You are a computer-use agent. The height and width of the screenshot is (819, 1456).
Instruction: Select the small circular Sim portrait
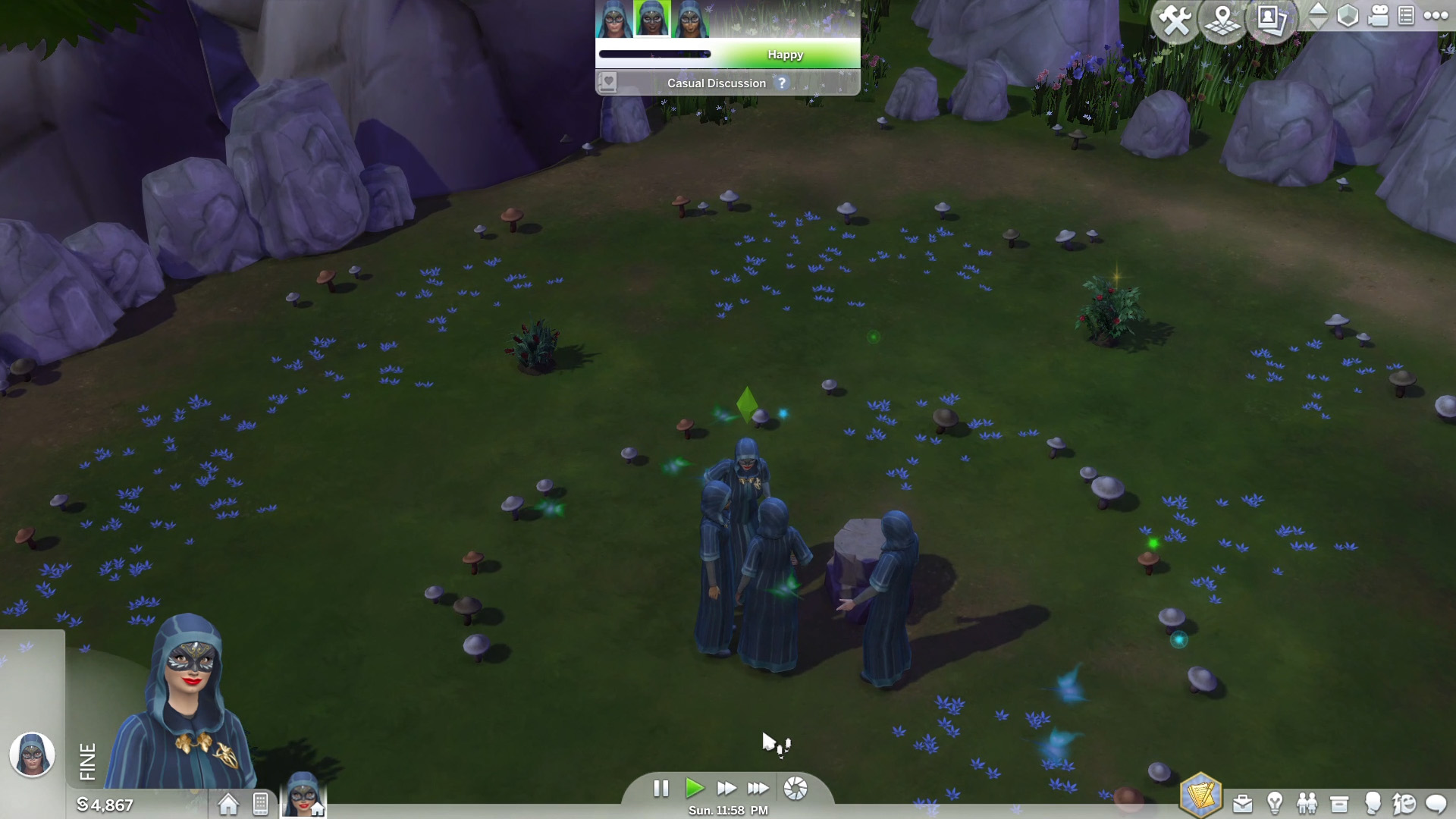pos(32,755)
